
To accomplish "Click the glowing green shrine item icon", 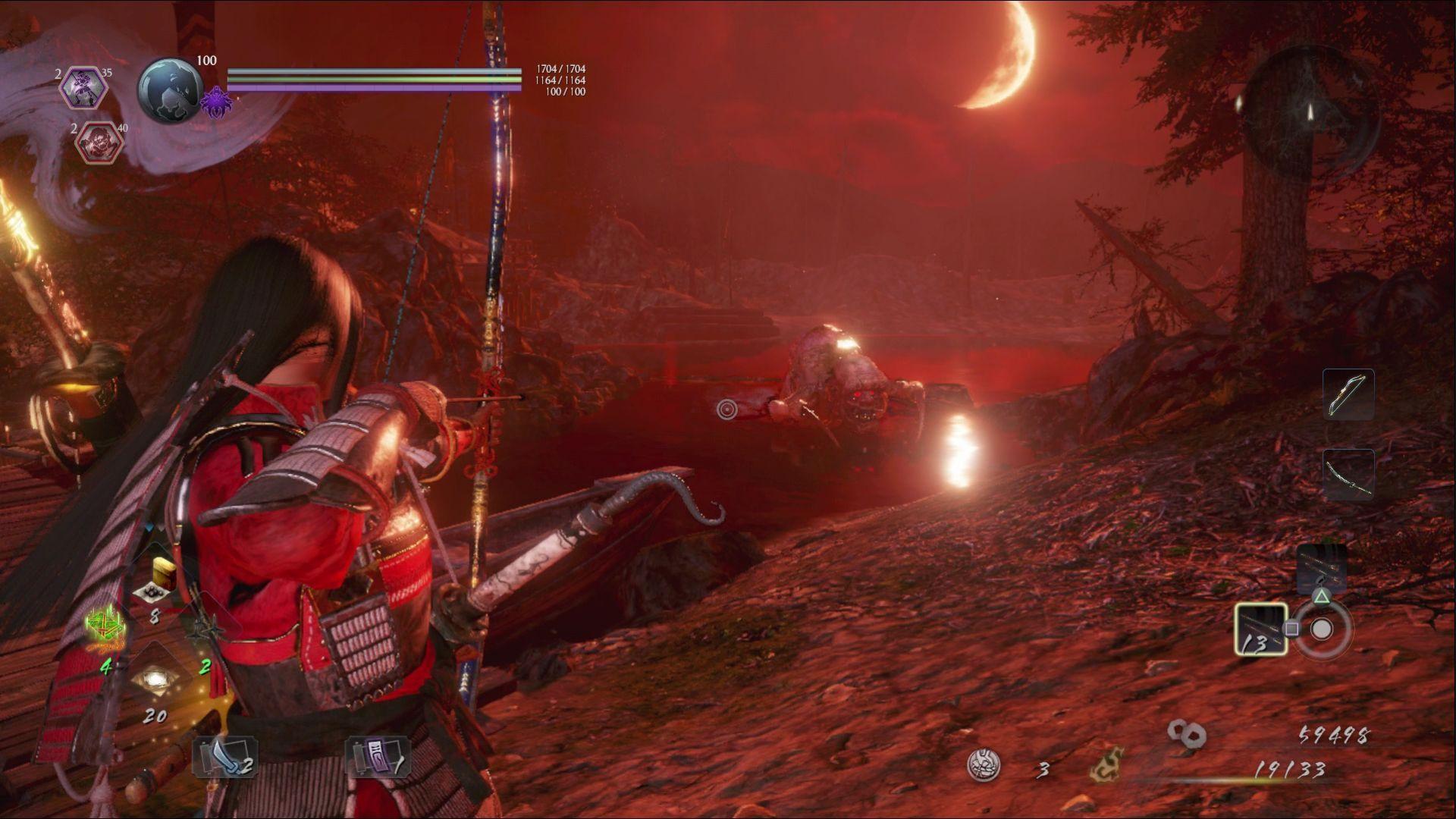I will click(106, 627).
